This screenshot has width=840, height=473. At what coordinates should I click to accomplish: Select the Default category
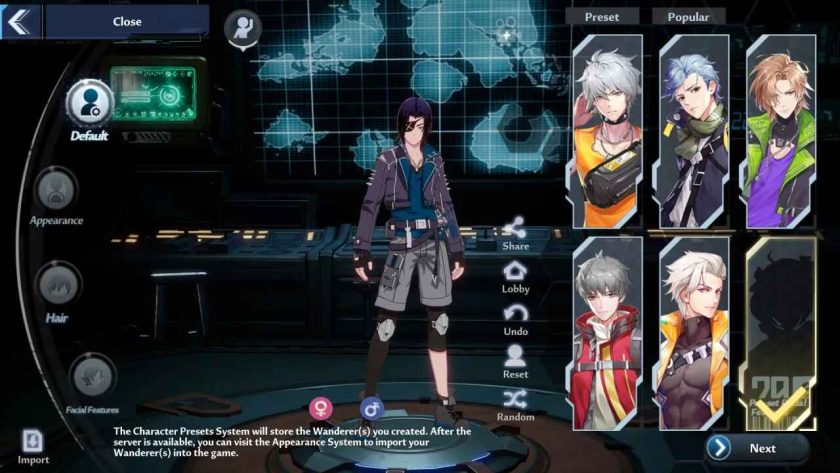pyautogui.click(x=90, y=103)
